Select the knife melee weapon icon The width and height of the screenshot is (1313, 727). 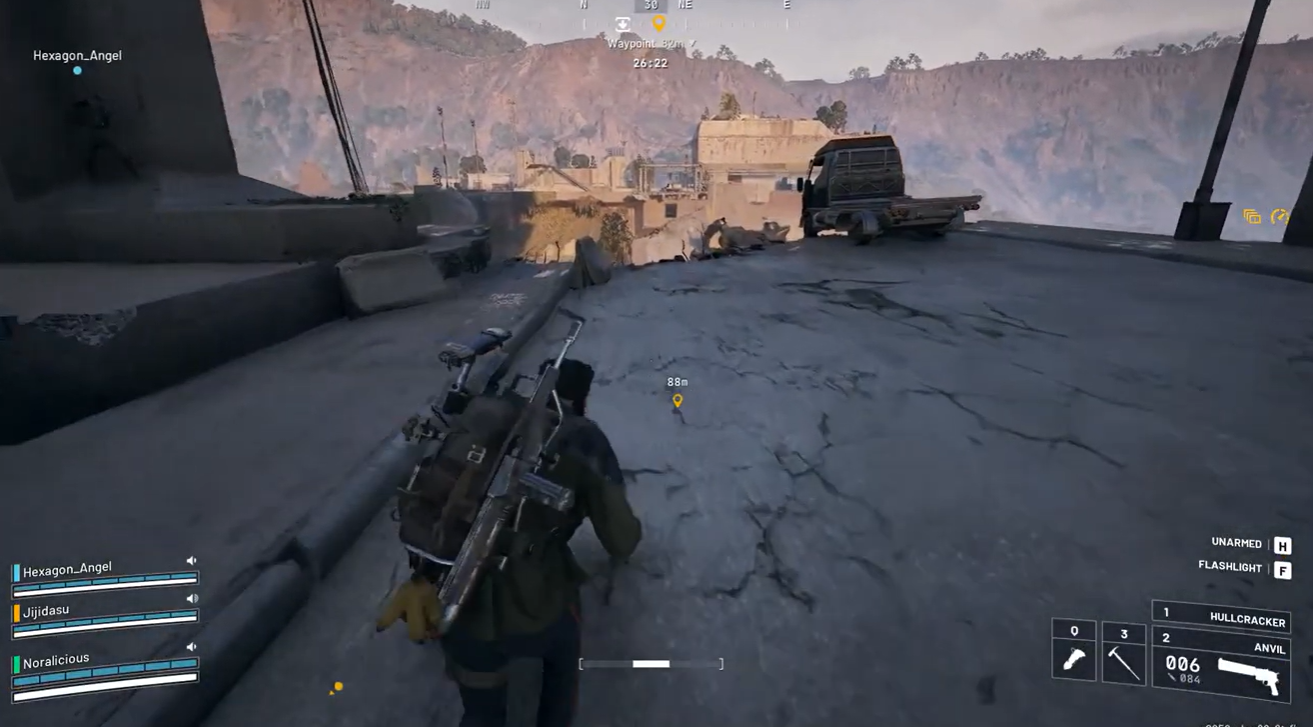click(x=1073, y=659)
